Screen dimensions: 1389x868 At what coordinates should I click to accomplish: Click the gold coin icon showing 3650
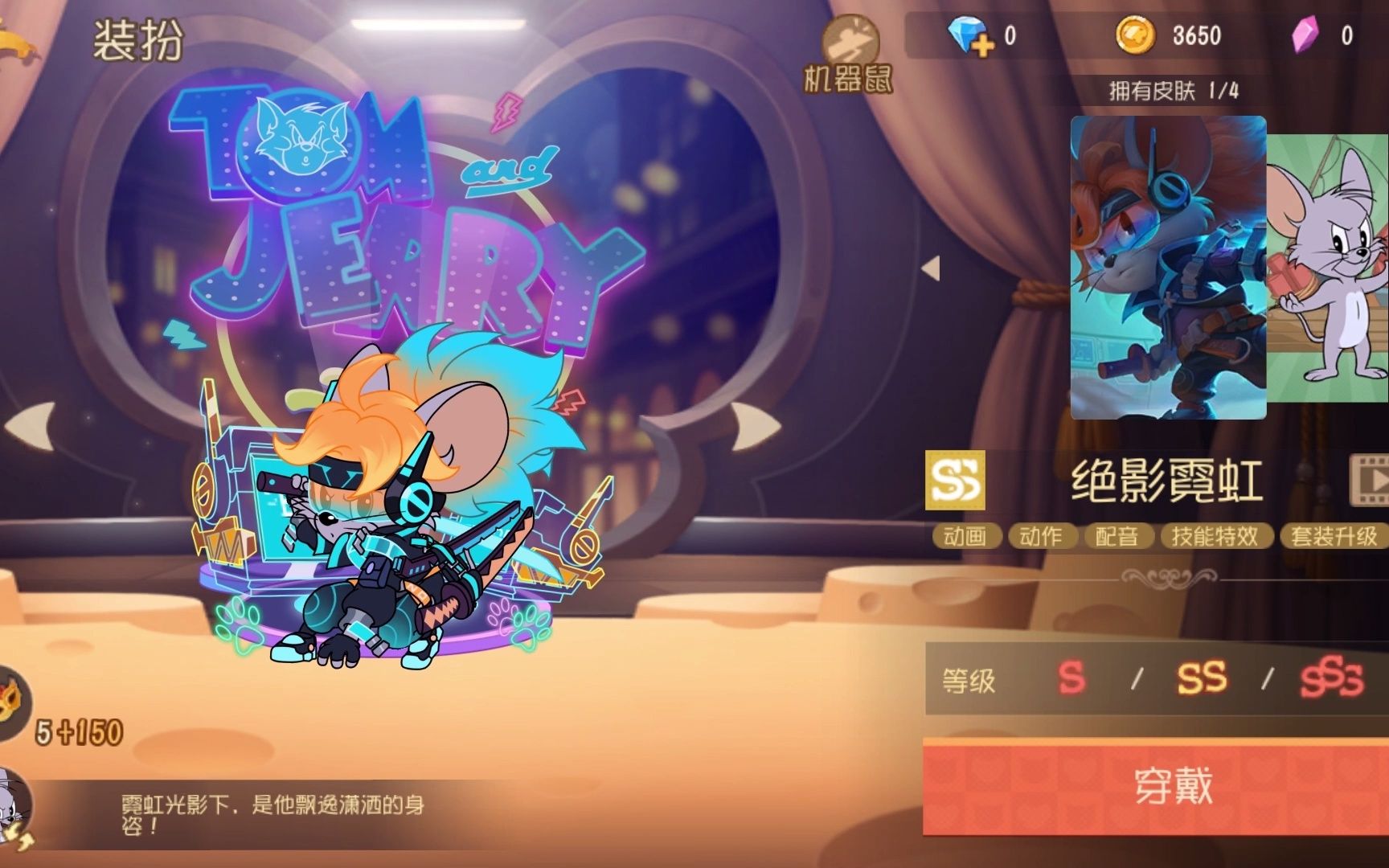[x=1137, y=32]
